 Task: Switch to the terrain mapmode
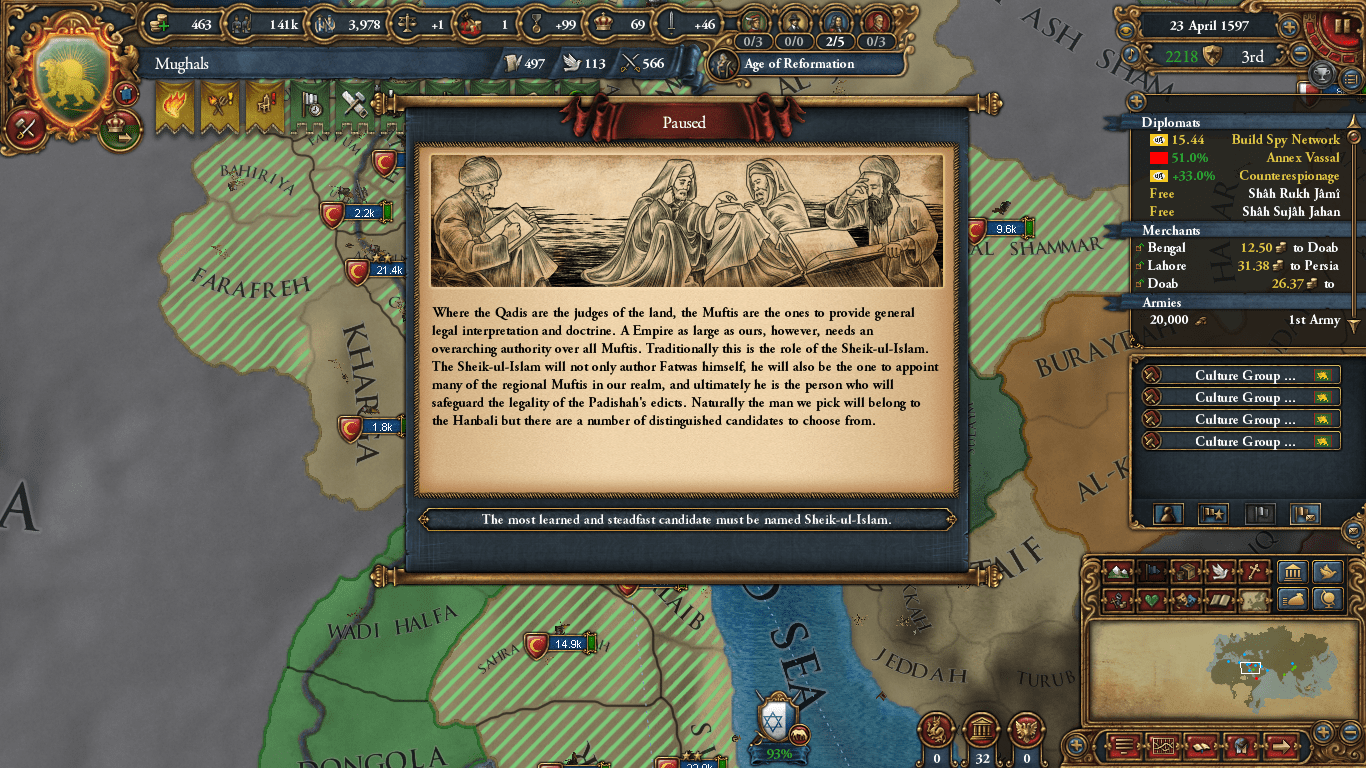tap(1120, 572)
